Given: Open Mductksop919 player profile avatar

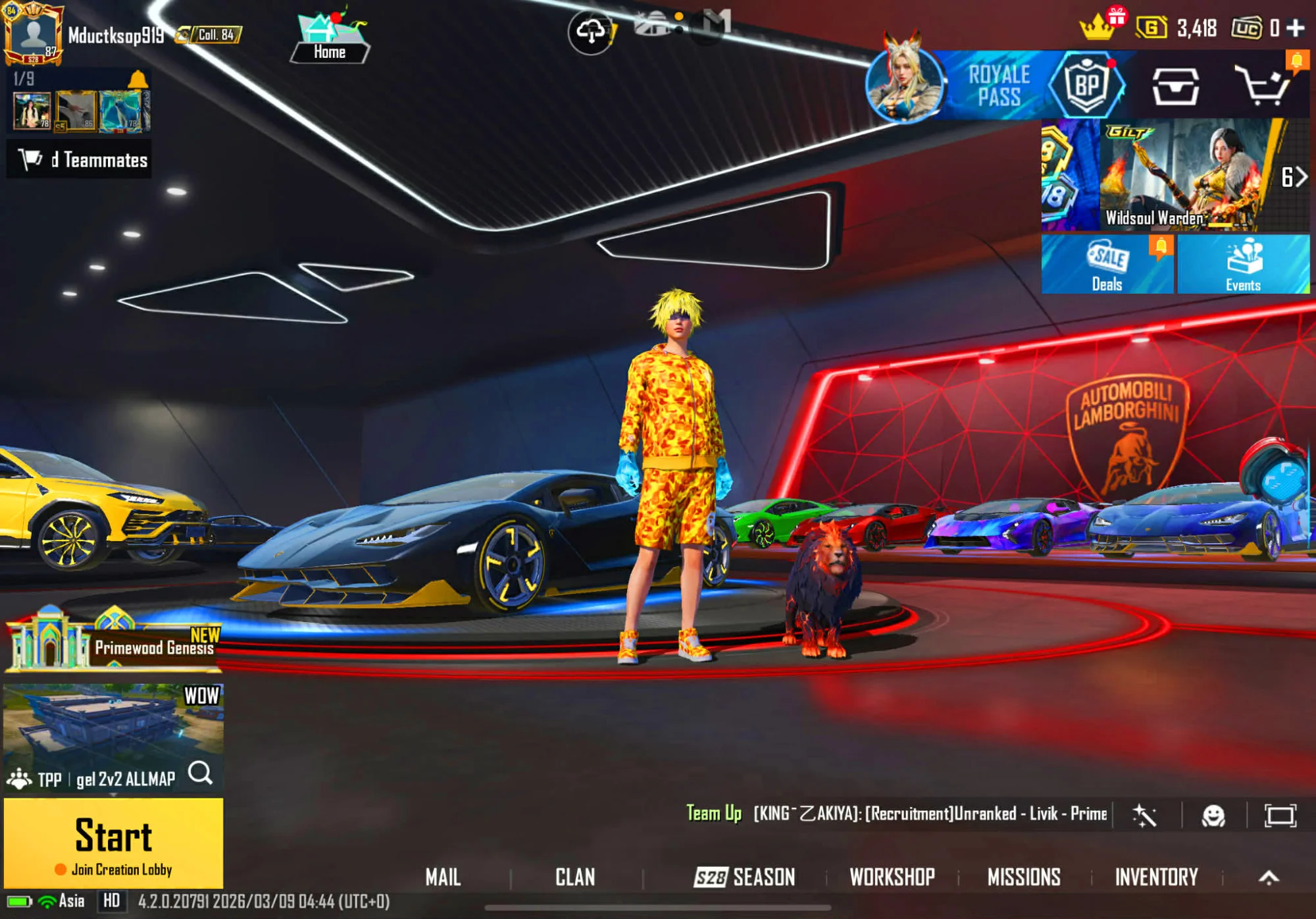Looking at the screenshot, I should (x=33, y=34).
